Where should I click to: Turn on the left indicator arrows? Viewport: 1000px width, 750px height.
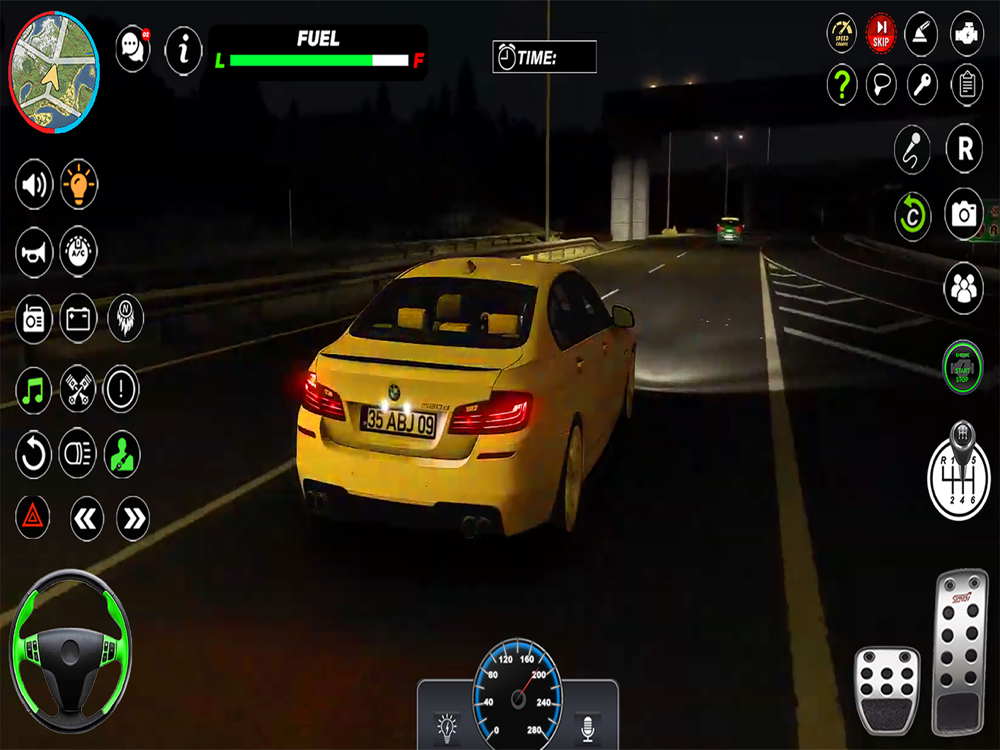click(x=87, y=518)
